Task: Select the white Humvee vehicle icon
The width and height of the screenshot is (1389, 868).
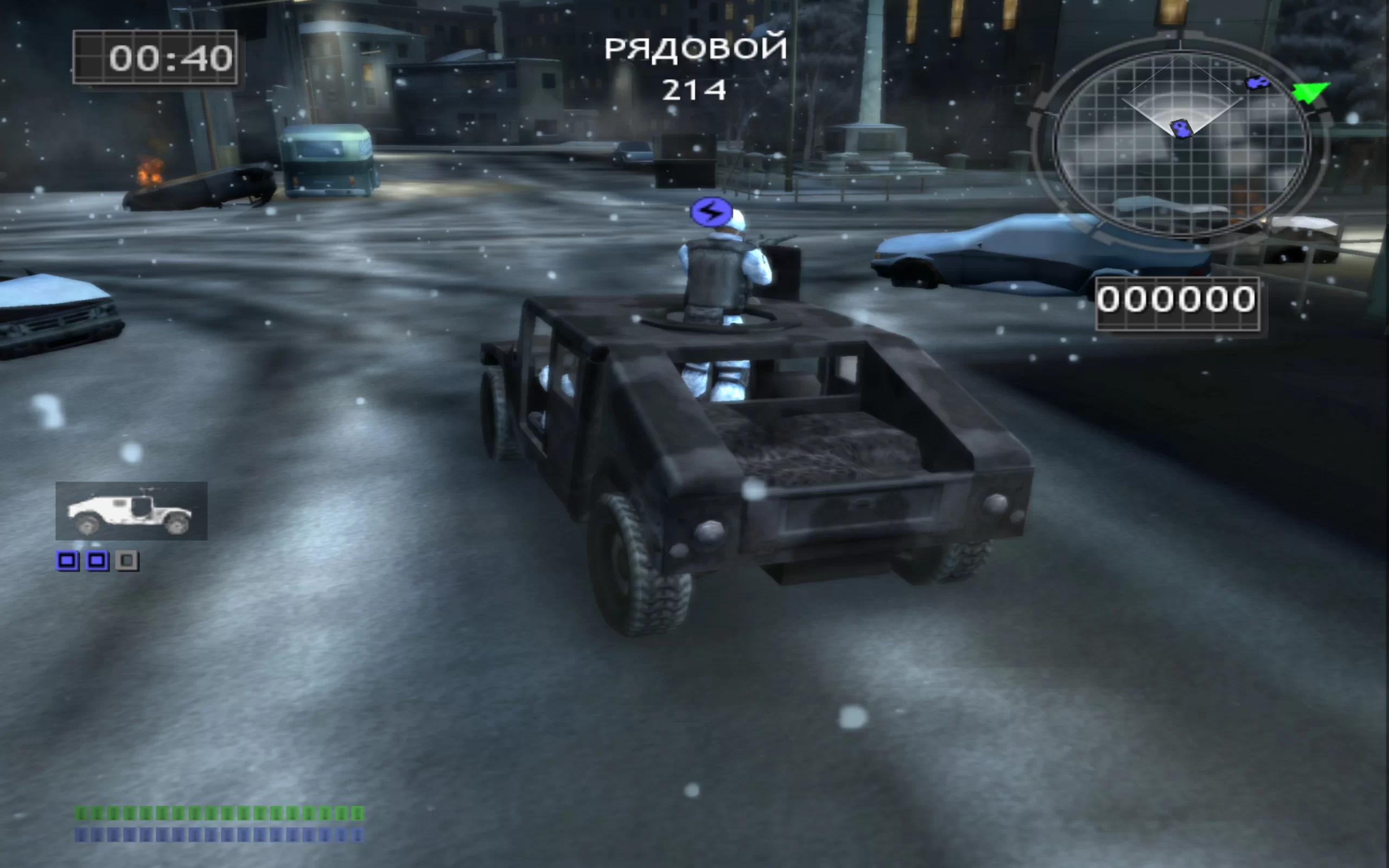Action: click(131, 511)
